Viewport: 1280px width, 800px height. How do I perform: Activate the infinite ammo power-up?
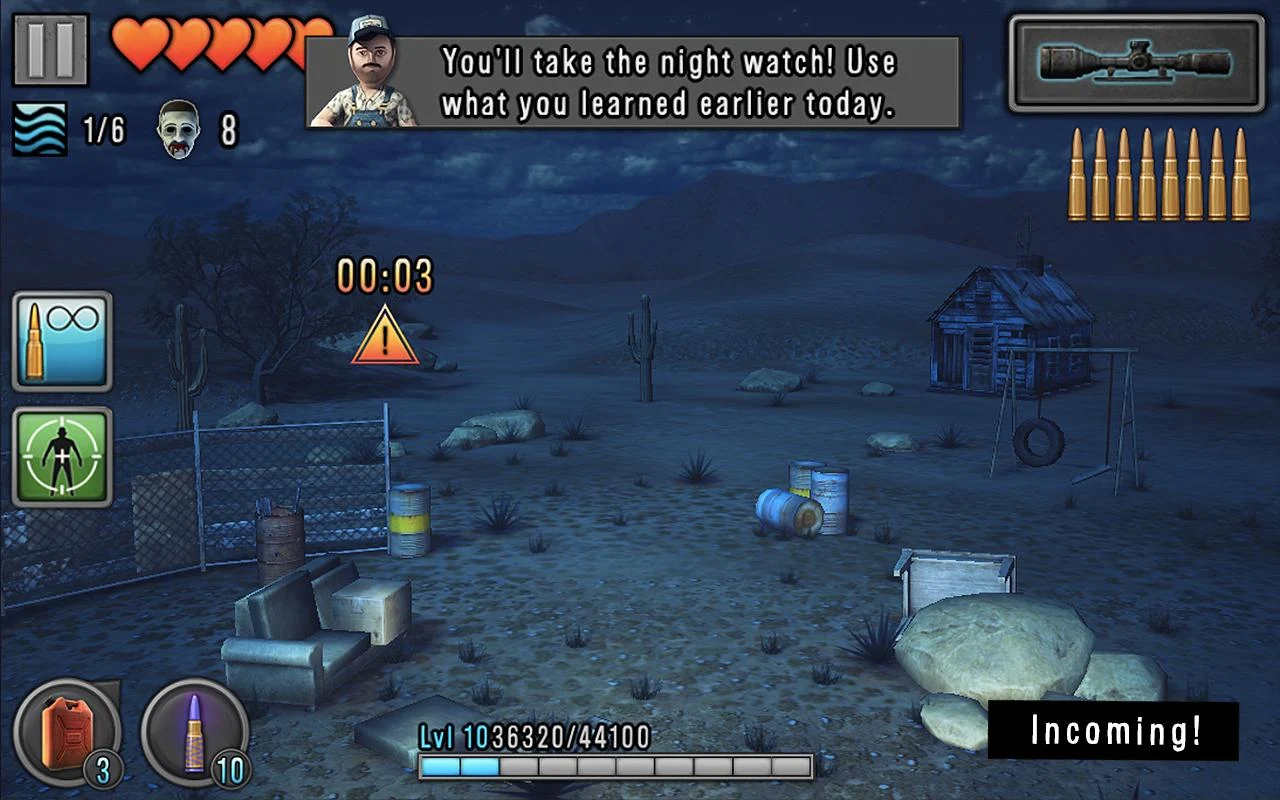coord(62,341)
